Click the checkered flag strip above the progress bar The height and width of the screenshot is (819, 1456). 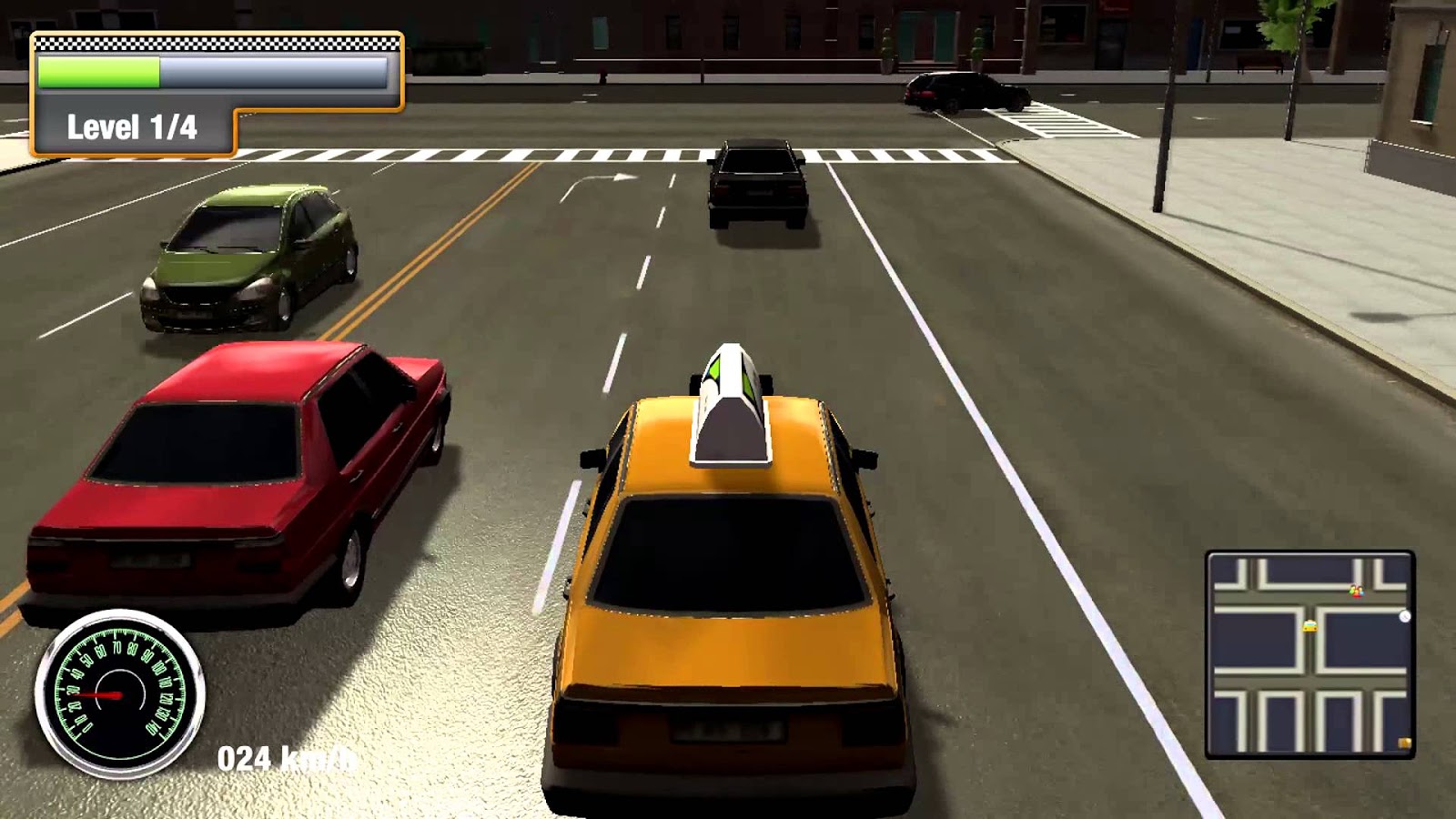coord(218,41)
